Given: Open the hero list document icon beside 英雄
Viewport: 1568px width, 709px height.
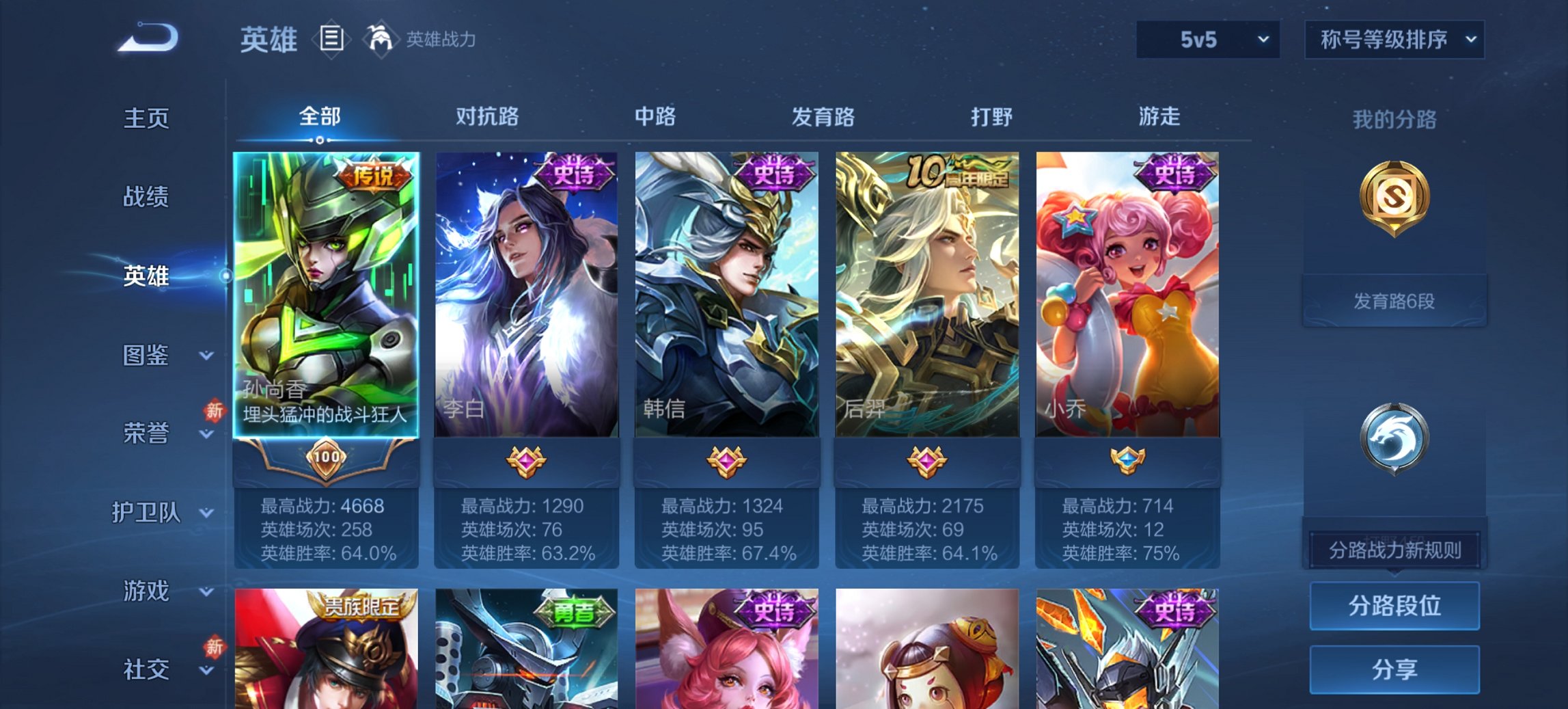Looking at the screenshot, I should (x=331, y=40).
